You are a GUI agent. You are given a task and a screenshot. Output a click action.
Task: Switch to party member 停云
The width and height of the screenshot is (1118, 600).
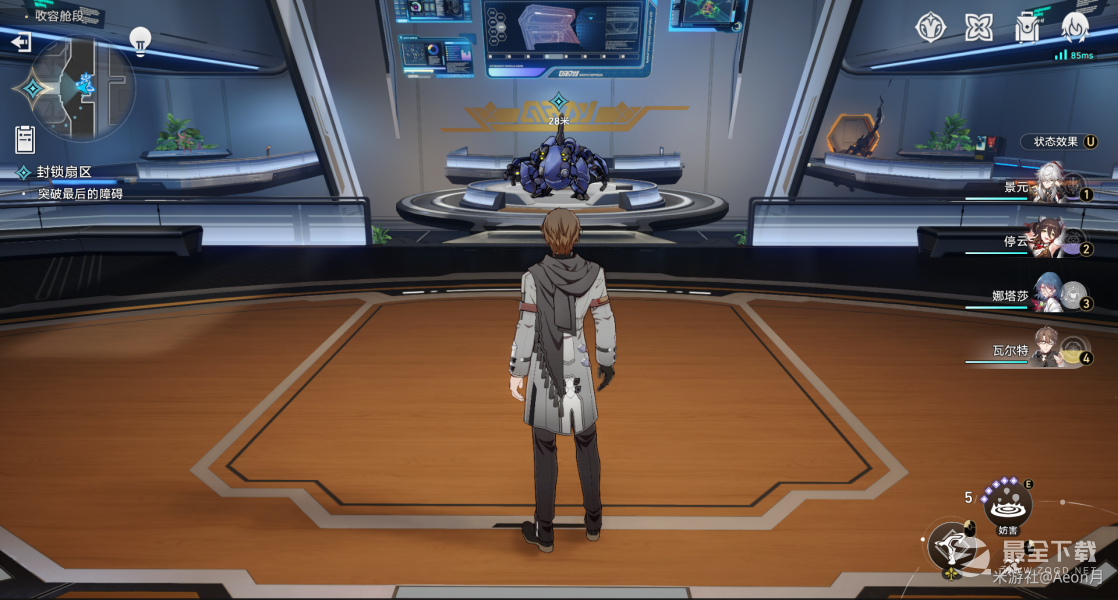tap(1050, 242)
